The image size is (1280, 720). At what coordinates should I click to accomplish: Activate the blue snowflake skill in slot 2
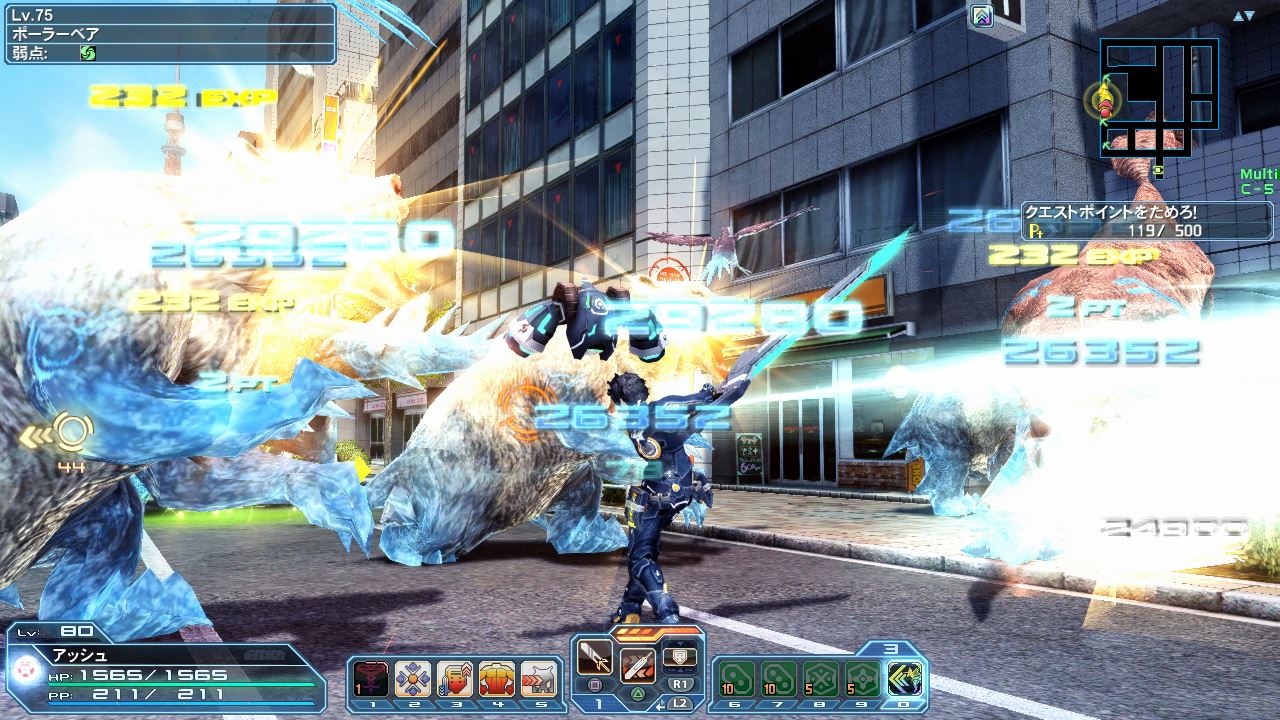click(413, 679)
